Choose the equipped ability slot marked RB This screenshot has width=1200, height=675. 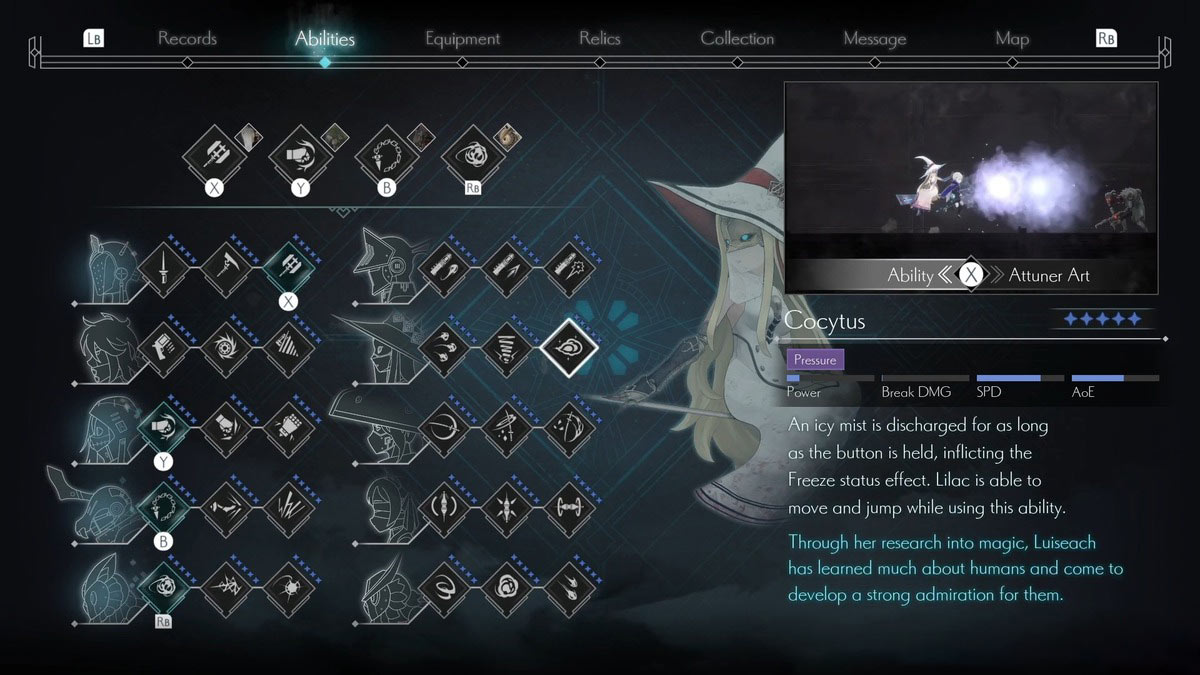pyautogui.click(x=472, y=155)
